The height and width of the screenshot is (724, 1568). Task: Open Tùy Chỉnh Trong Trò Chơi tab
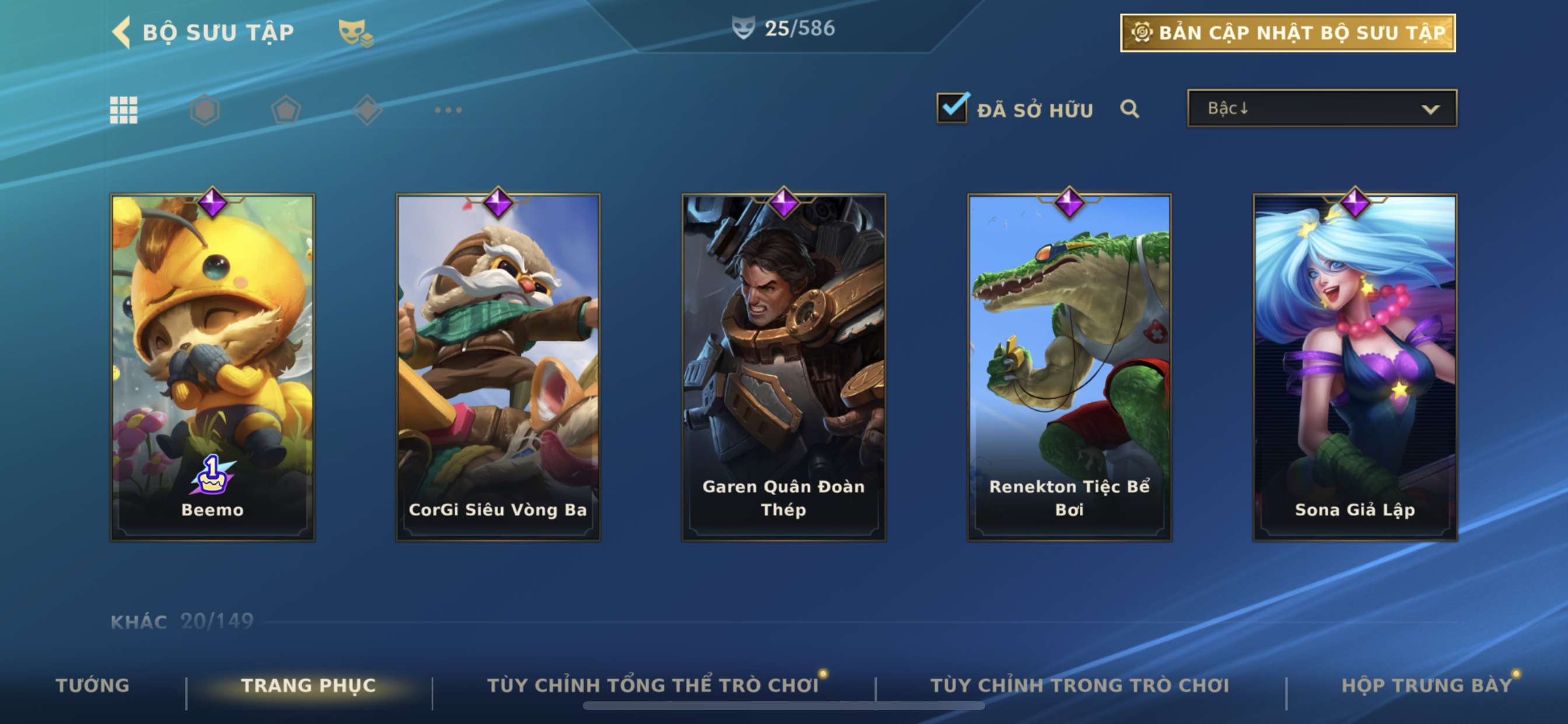[1079, 685]
